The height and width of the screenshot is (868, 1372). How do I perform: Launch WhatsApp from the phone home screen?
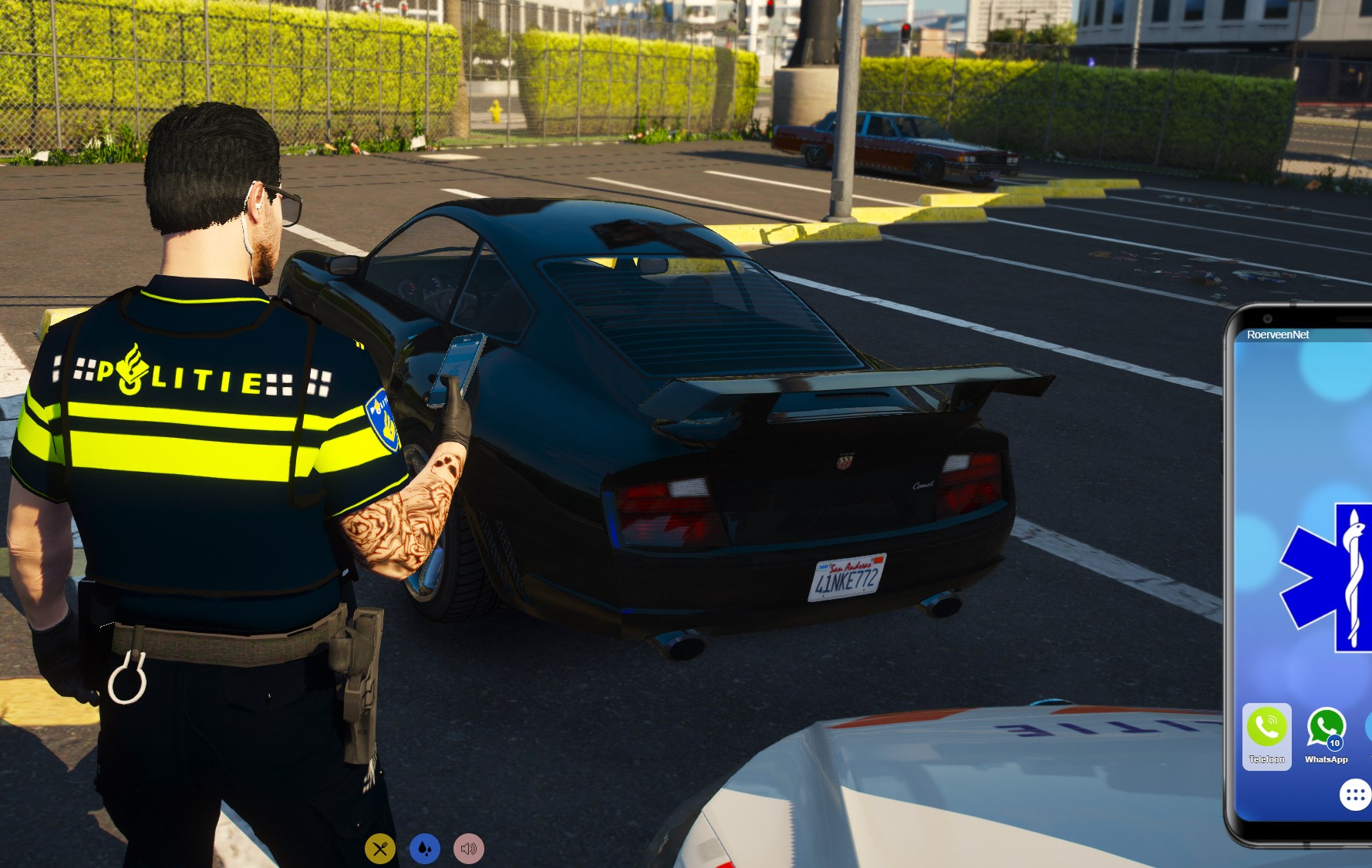click(1326, 728)
